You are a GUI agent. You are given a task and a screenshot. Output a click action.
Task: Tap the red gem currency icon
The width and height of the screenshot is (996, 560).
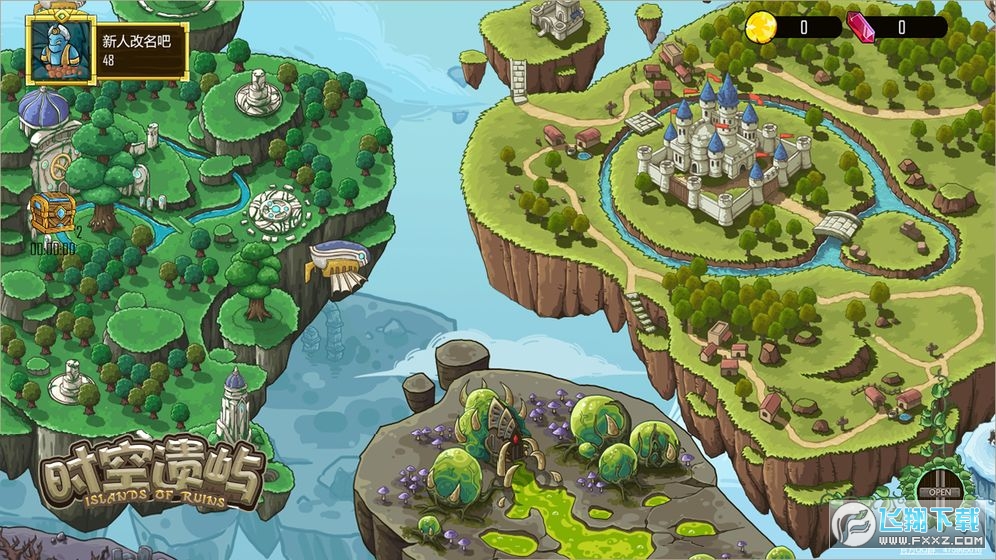coord(860,26)
